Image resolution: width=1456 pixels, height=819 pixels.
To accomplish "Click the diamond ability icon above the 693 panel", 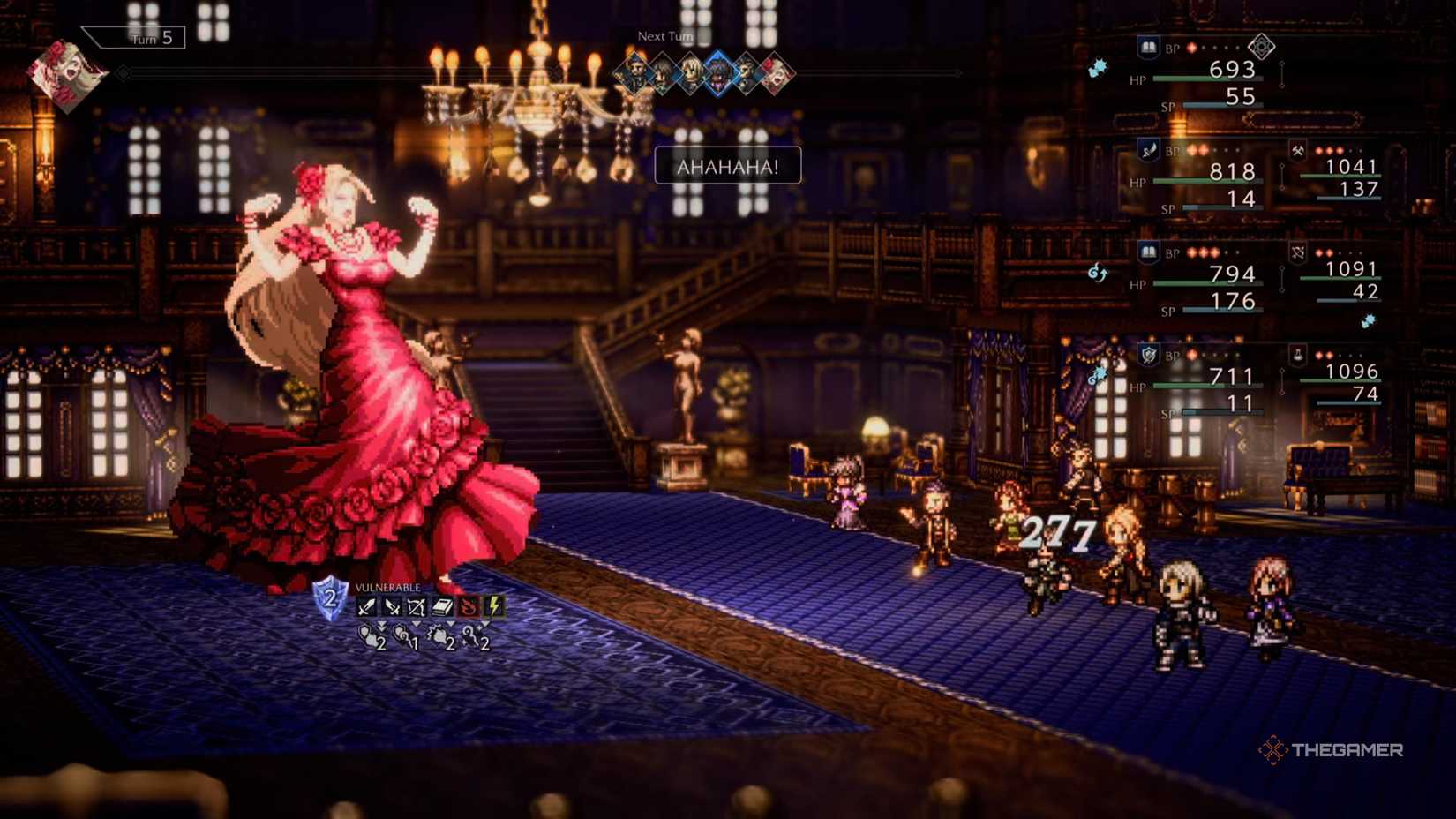I will 1262,47.
